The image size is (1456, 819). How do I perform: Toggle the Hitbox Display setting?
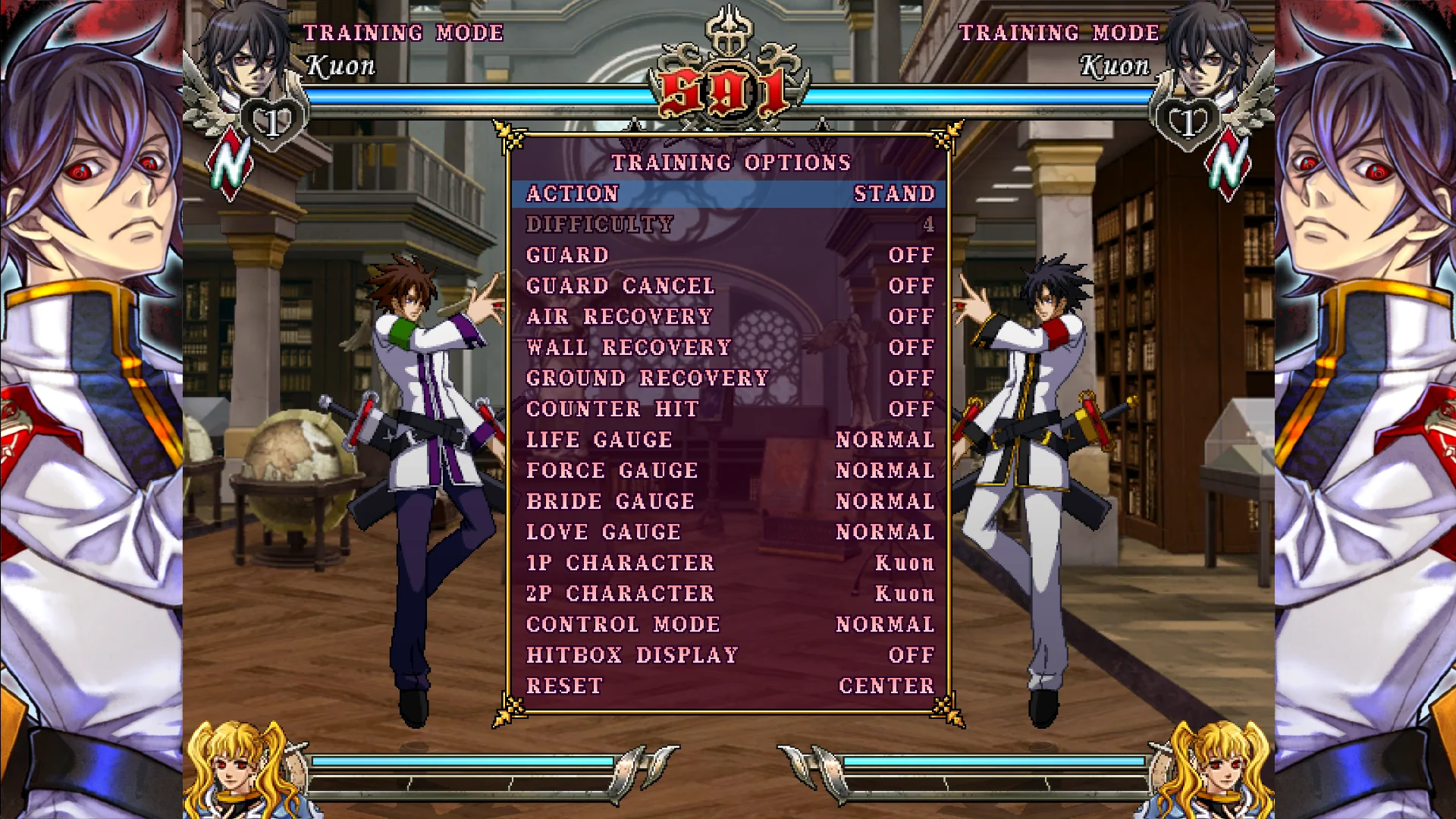tap(728, 654)
